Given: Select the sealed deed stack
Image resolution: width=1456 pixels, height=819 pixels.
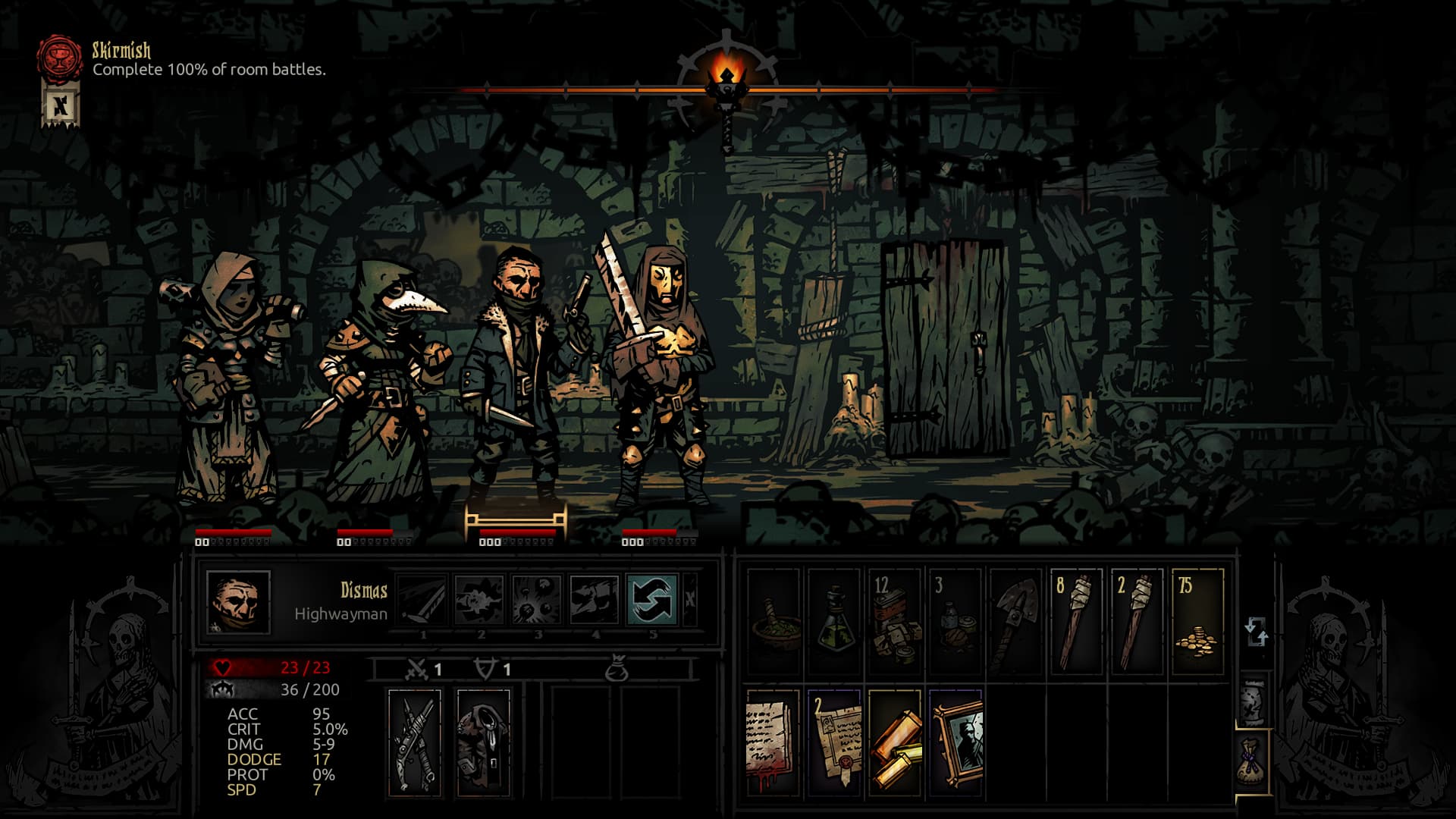Looking at the screenshot, I should [x=834, y=742].
